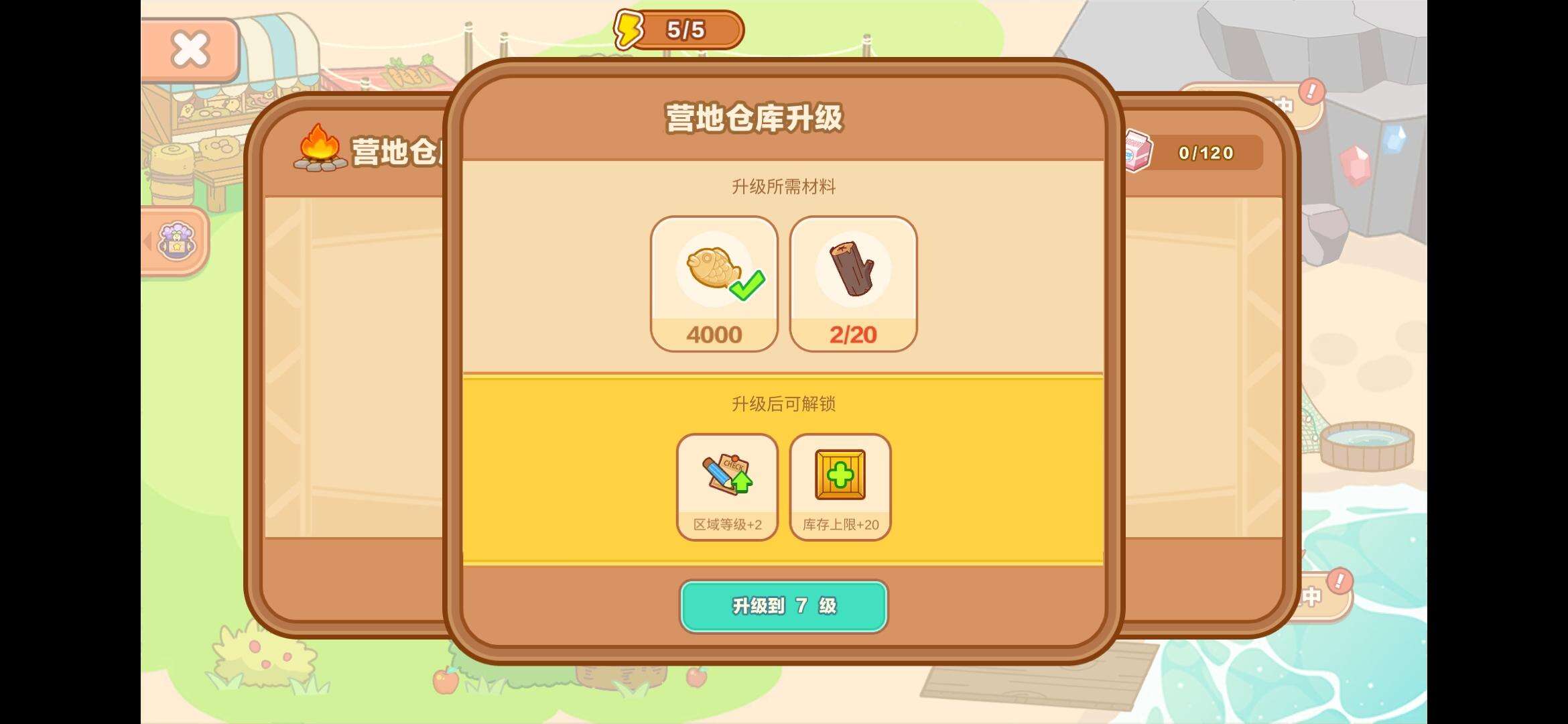This screenshot has width=1568, height=724.
Task: Close the upgrade dialog with the X button
Action: [x=190, y=49]
